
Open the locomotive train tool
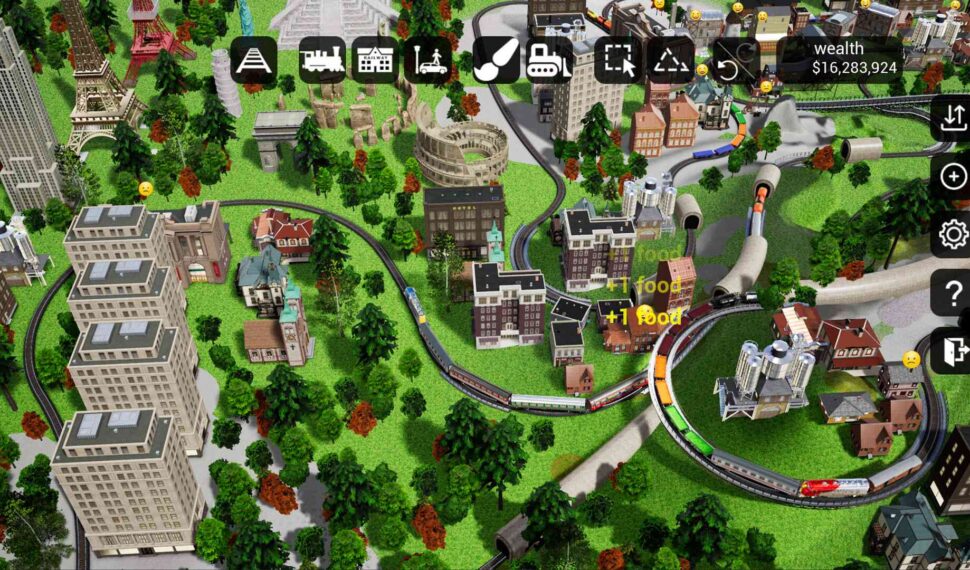pyautogui.click(x=322, y=60)
